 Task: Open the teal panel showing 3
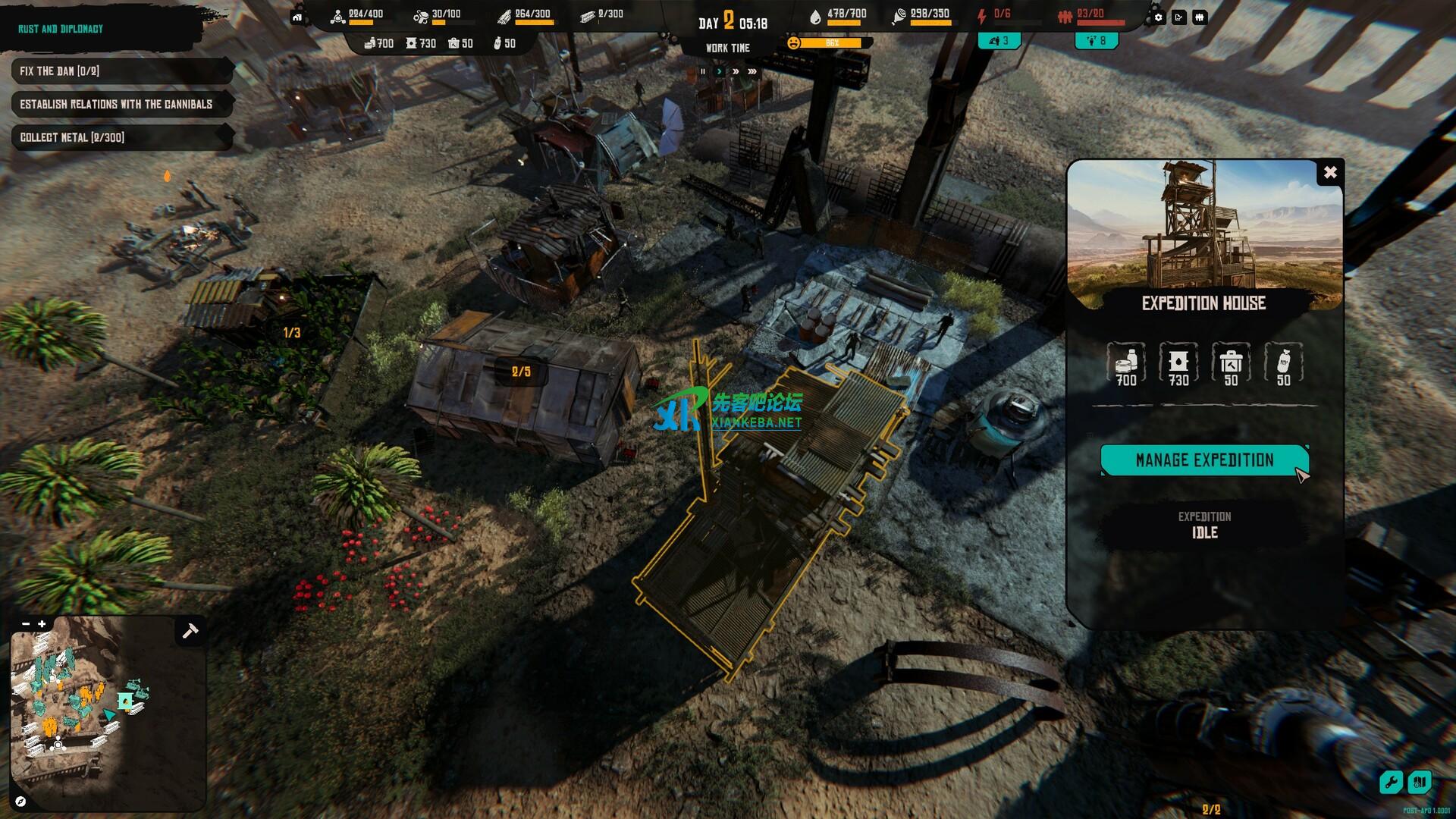pyautogui.click(x=999, y=41)
